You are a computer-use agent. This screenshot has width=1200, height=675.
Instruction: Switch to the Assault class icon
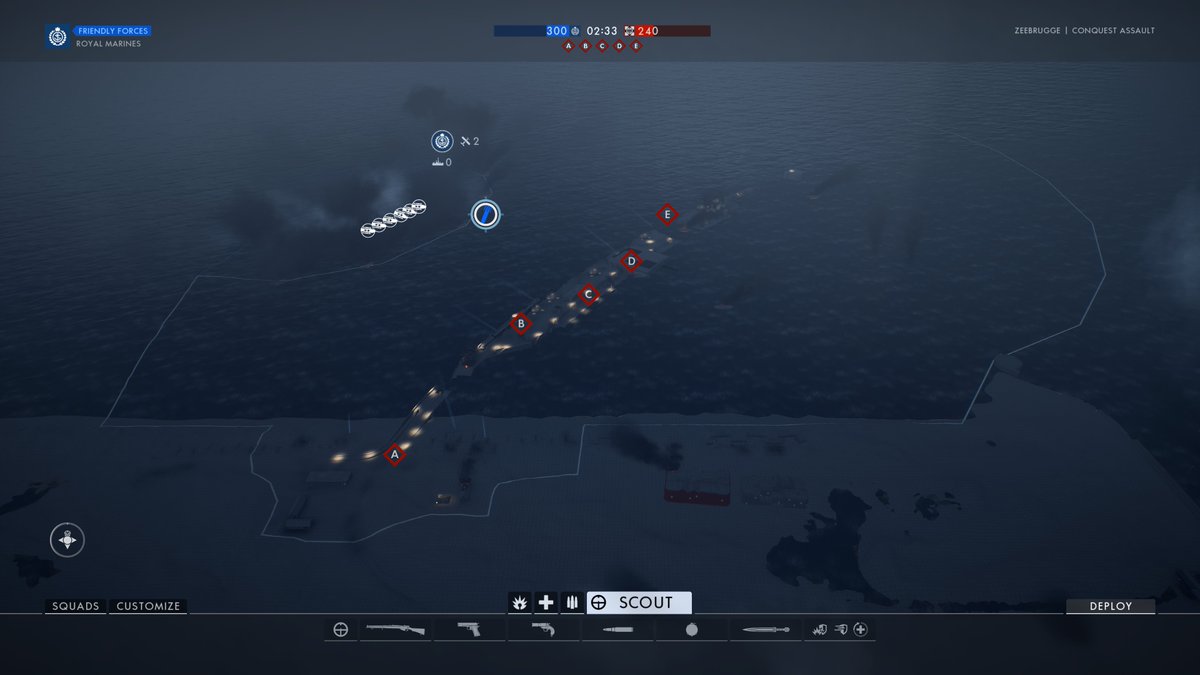click(x=520, y=602)
